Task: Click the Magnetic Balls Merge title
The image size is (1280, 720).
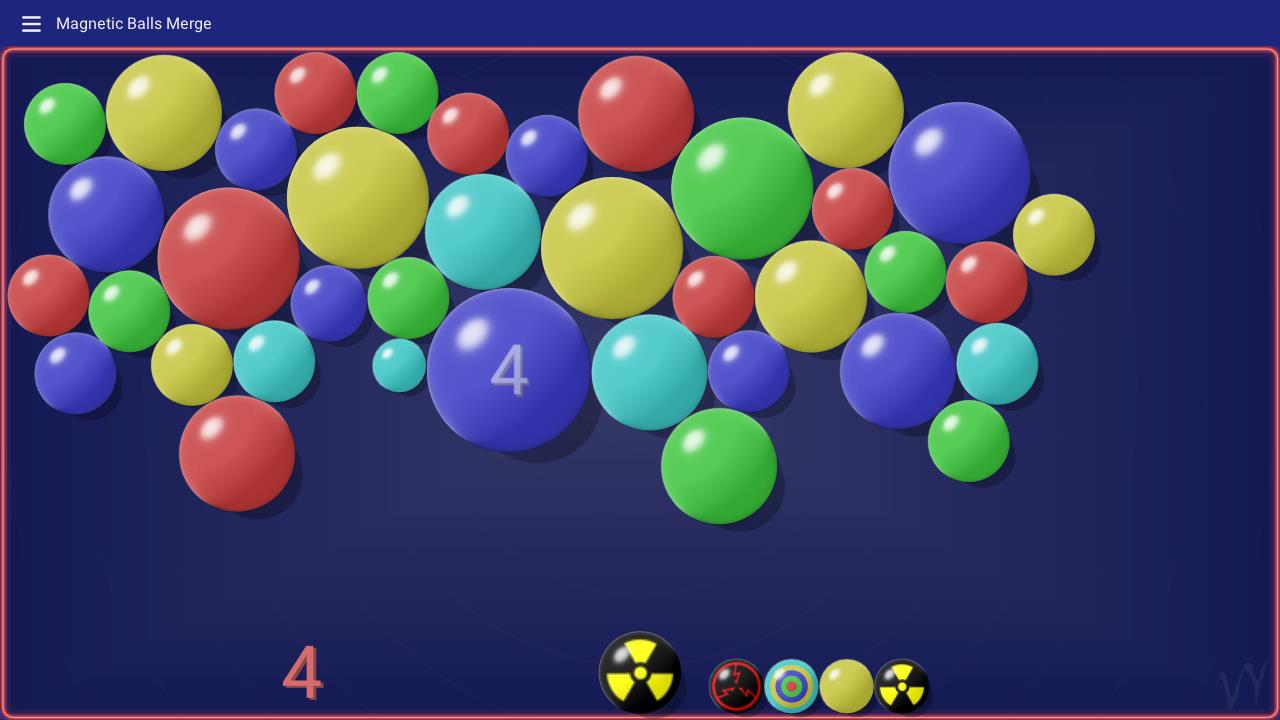Action: 134,23
